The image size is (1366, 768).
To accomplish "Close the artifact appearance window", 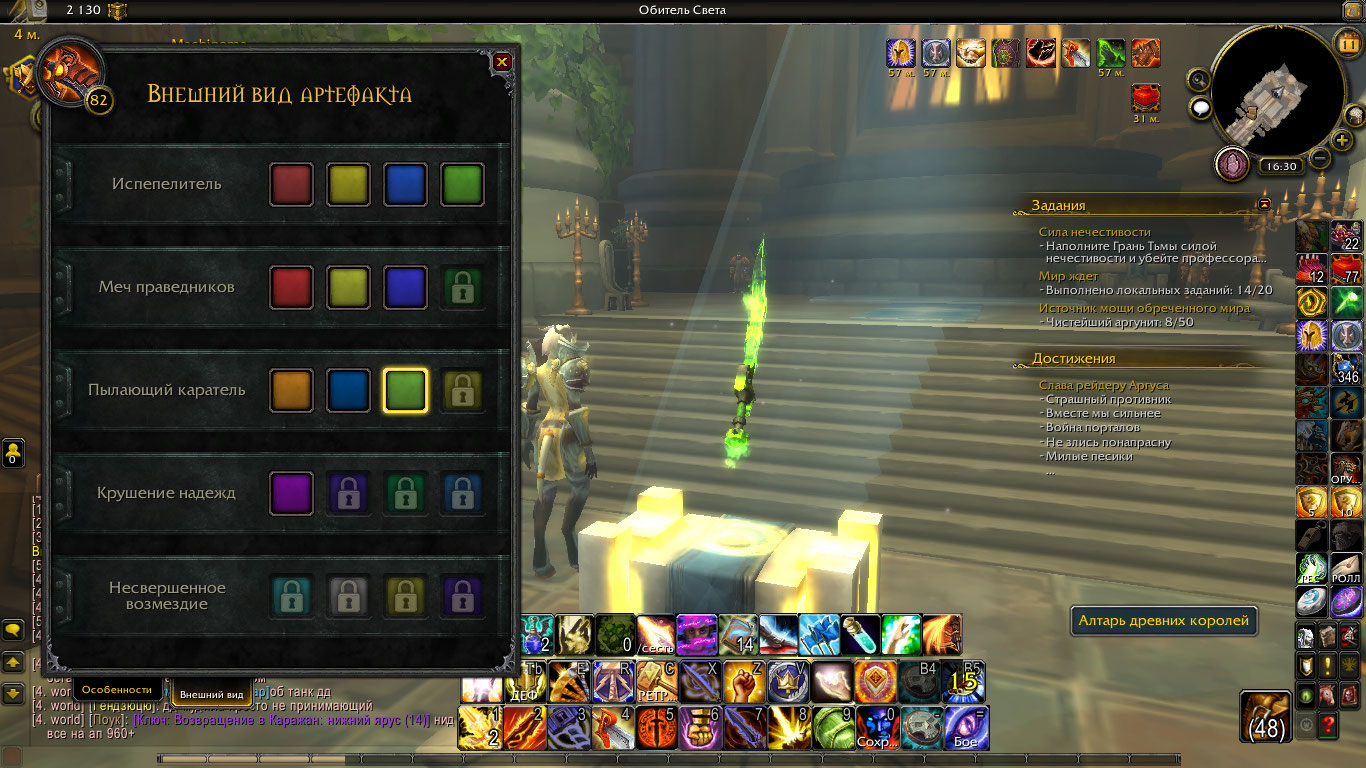I will 502,62.
